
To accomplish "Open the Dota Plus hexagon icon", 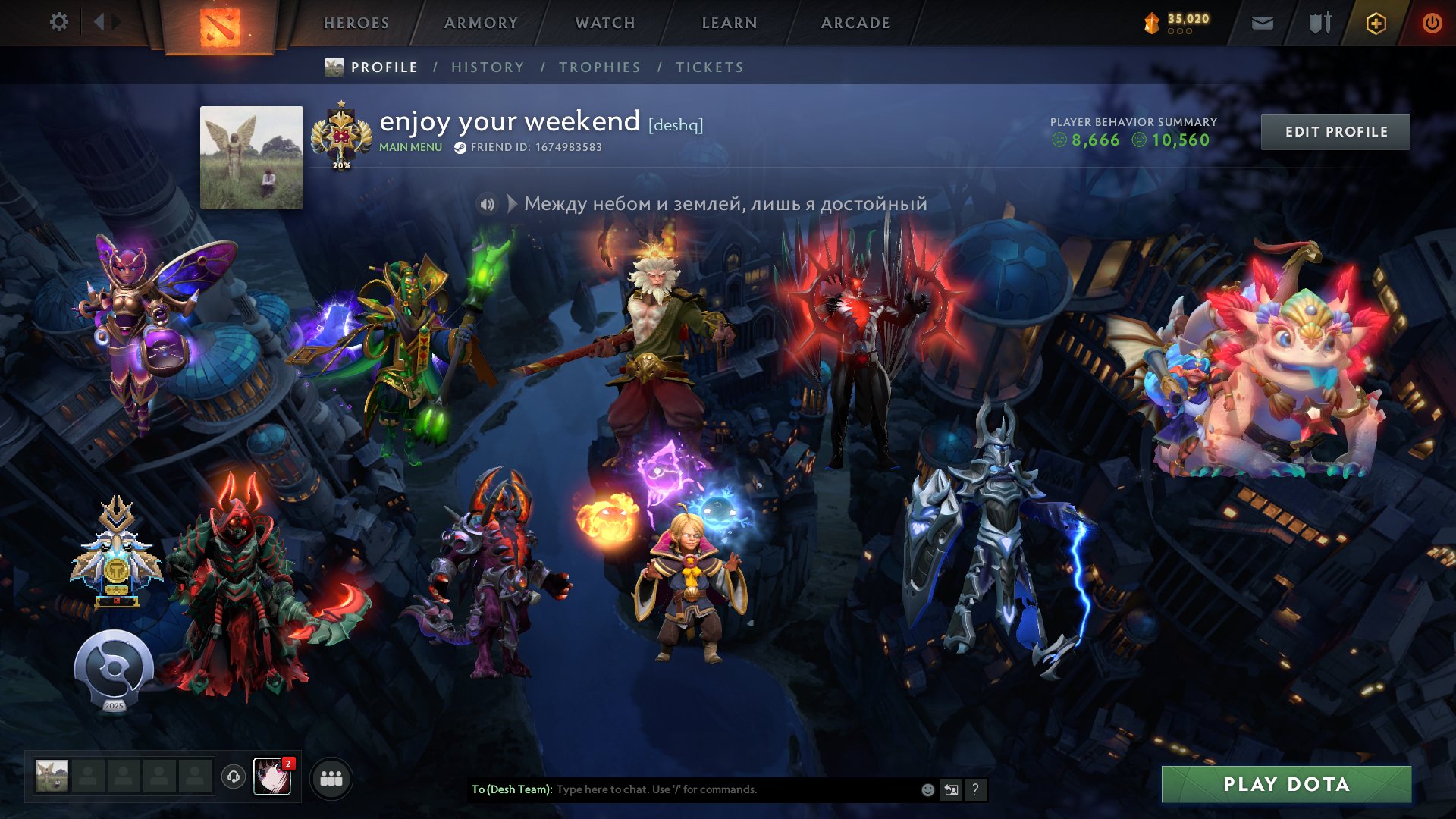I will click(x=1376, y=23).
